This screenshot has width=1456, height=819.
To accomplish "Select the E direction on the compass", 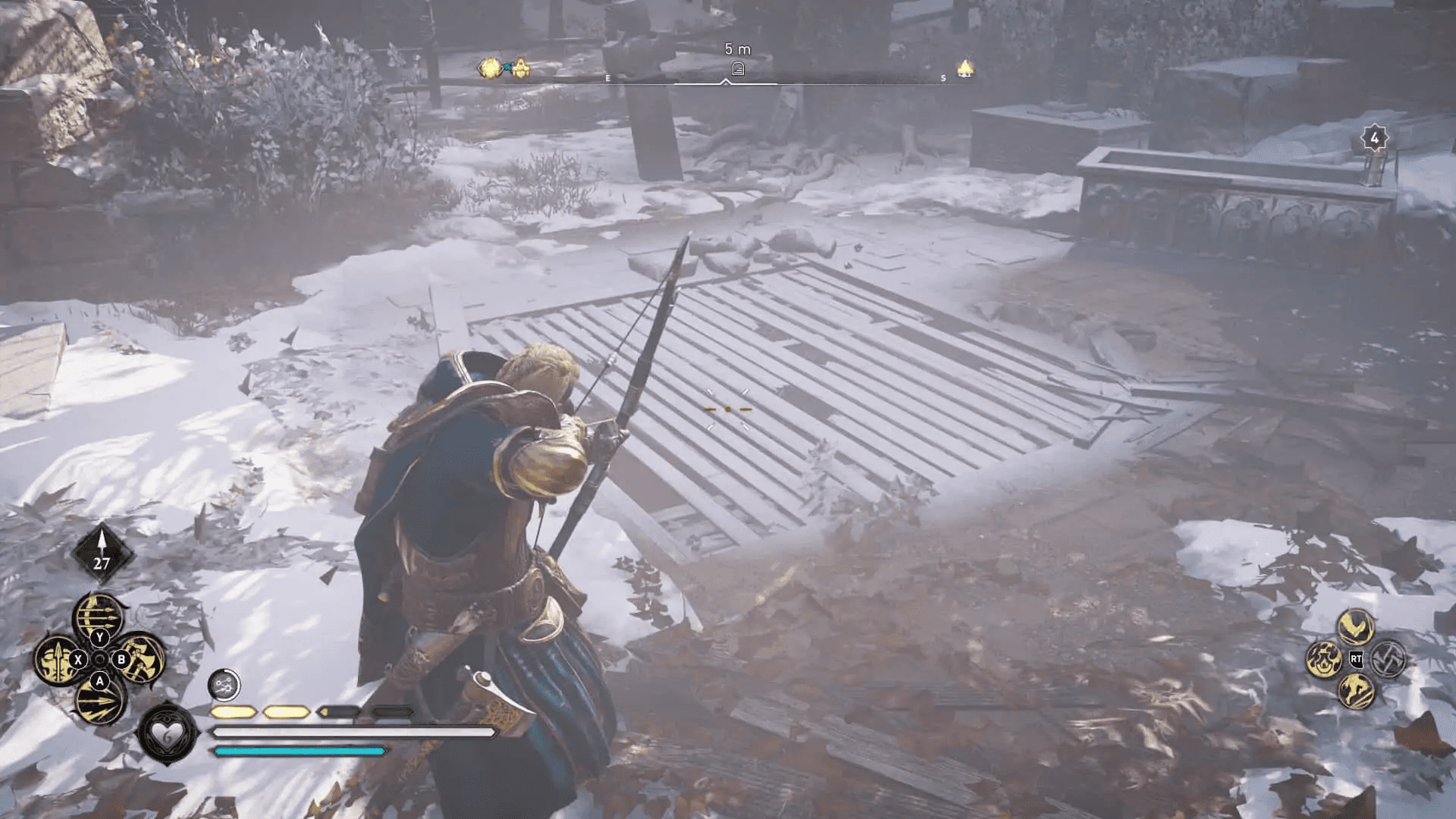I will coord(607,78).
